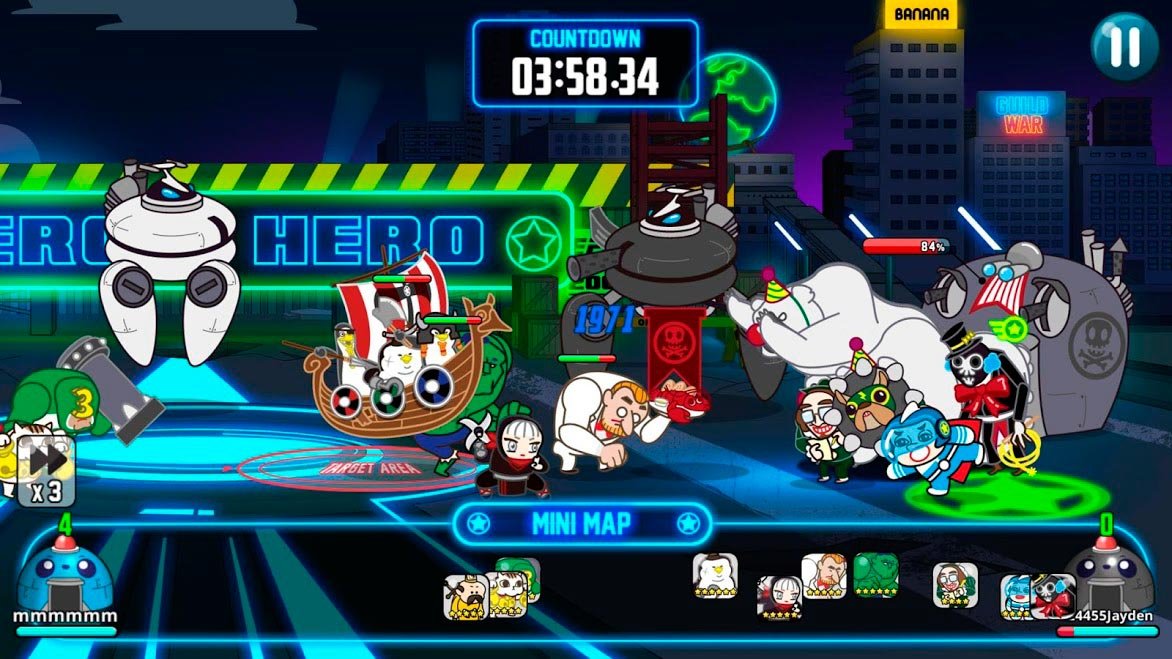Select the white chicken icon on the mini map
Image resolution: width=1172 pixels, height=659 pixels.
click(714, 575)
